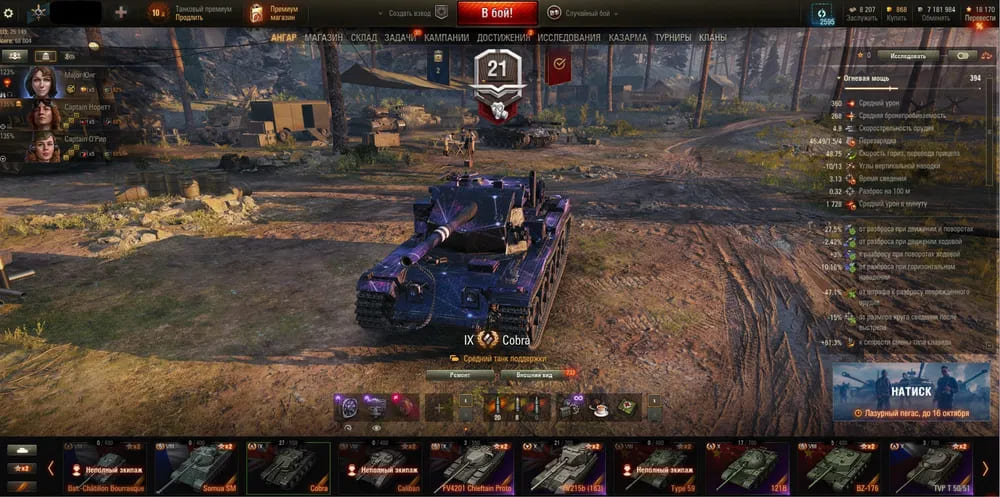Open Внешний вид customization
This screenshot has width=1000, height=497.
(535, 374)
